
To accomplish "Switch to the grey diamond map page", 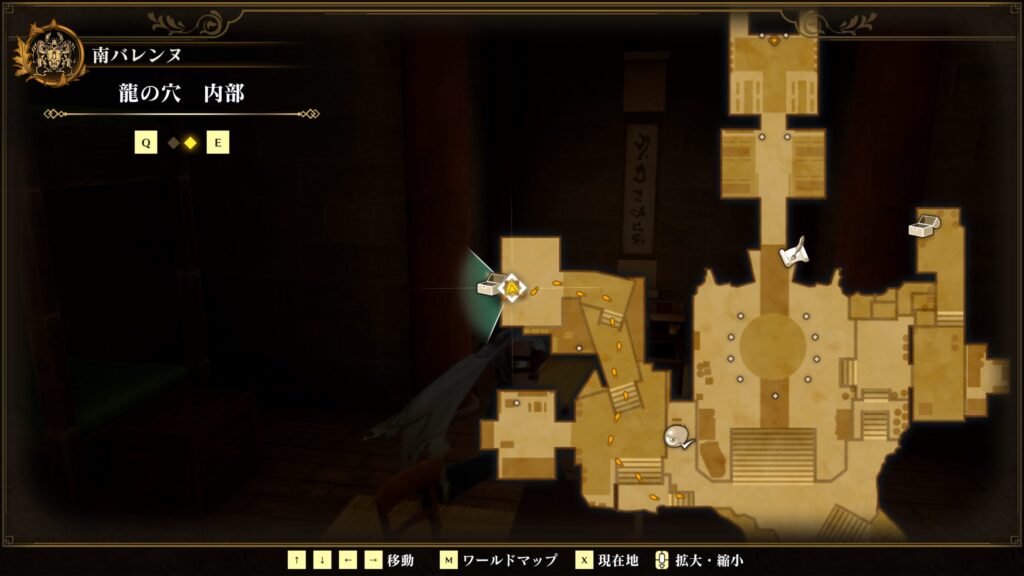I will 173,143.
